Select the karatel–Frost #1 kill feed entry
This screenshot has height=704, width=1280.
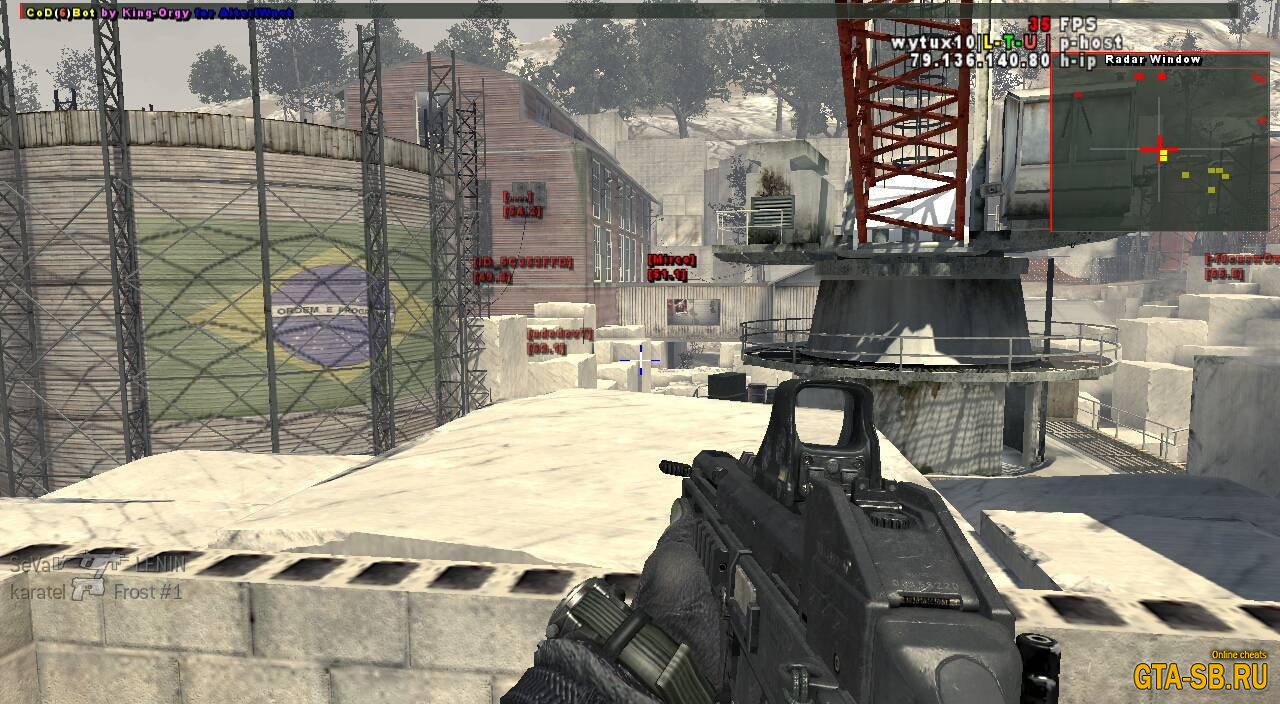[96, 592]
